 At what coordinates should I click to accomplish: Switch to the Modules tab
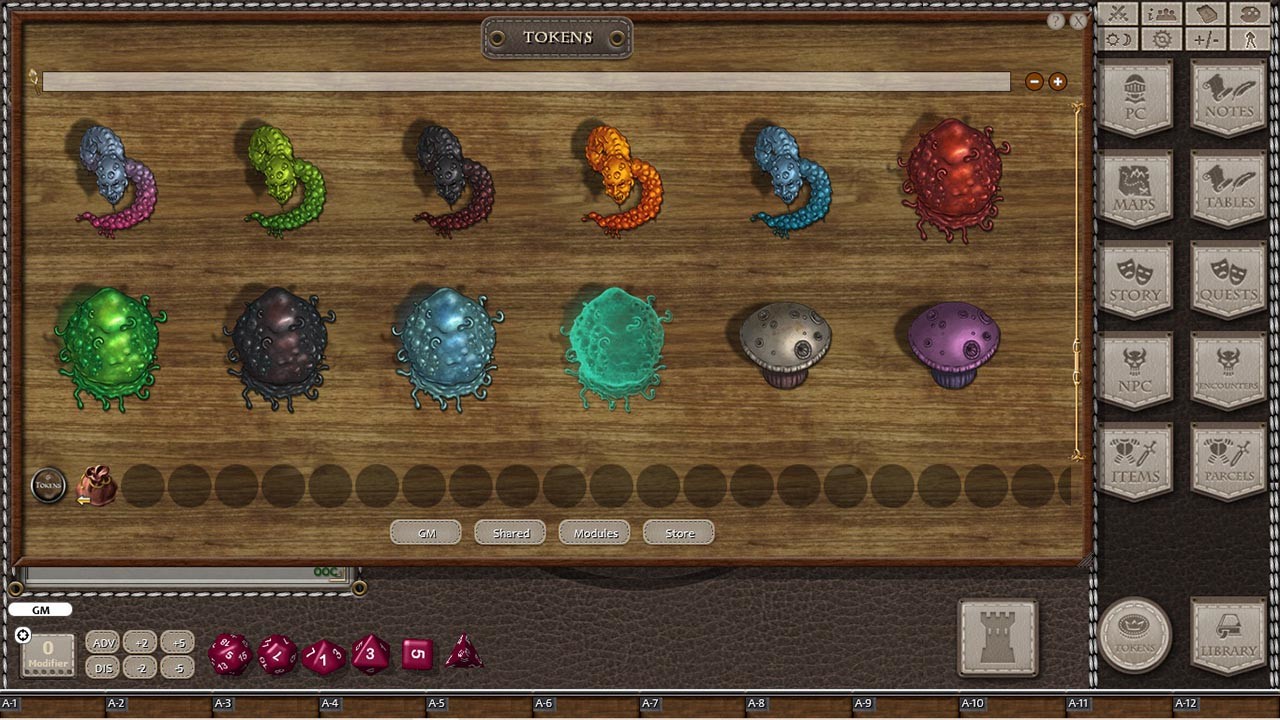pyautogui.click(x=594, y=532)
